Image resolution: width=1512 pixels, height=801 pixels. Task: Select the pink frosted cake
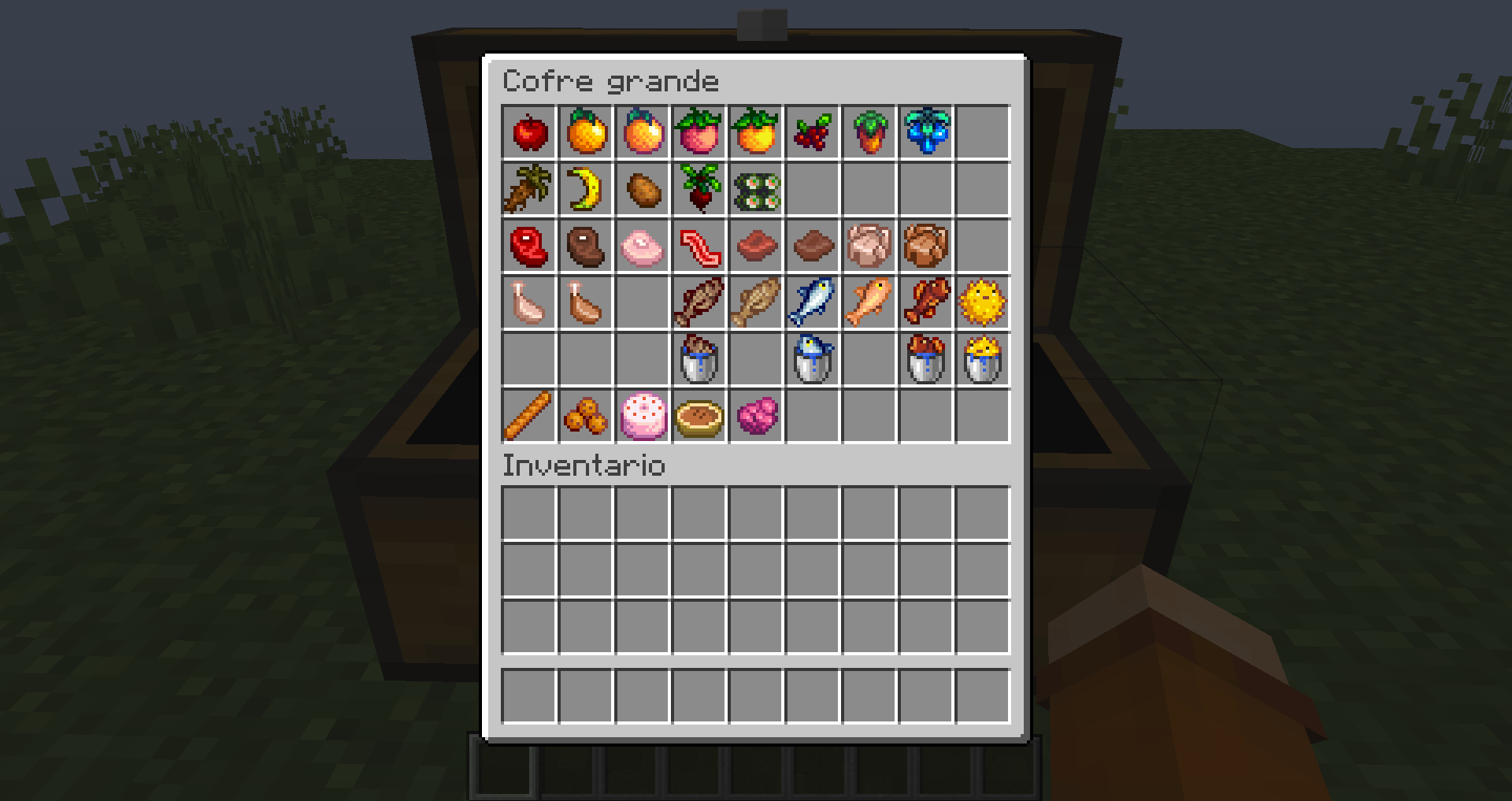pyautogui.click(x=643, y=415)
